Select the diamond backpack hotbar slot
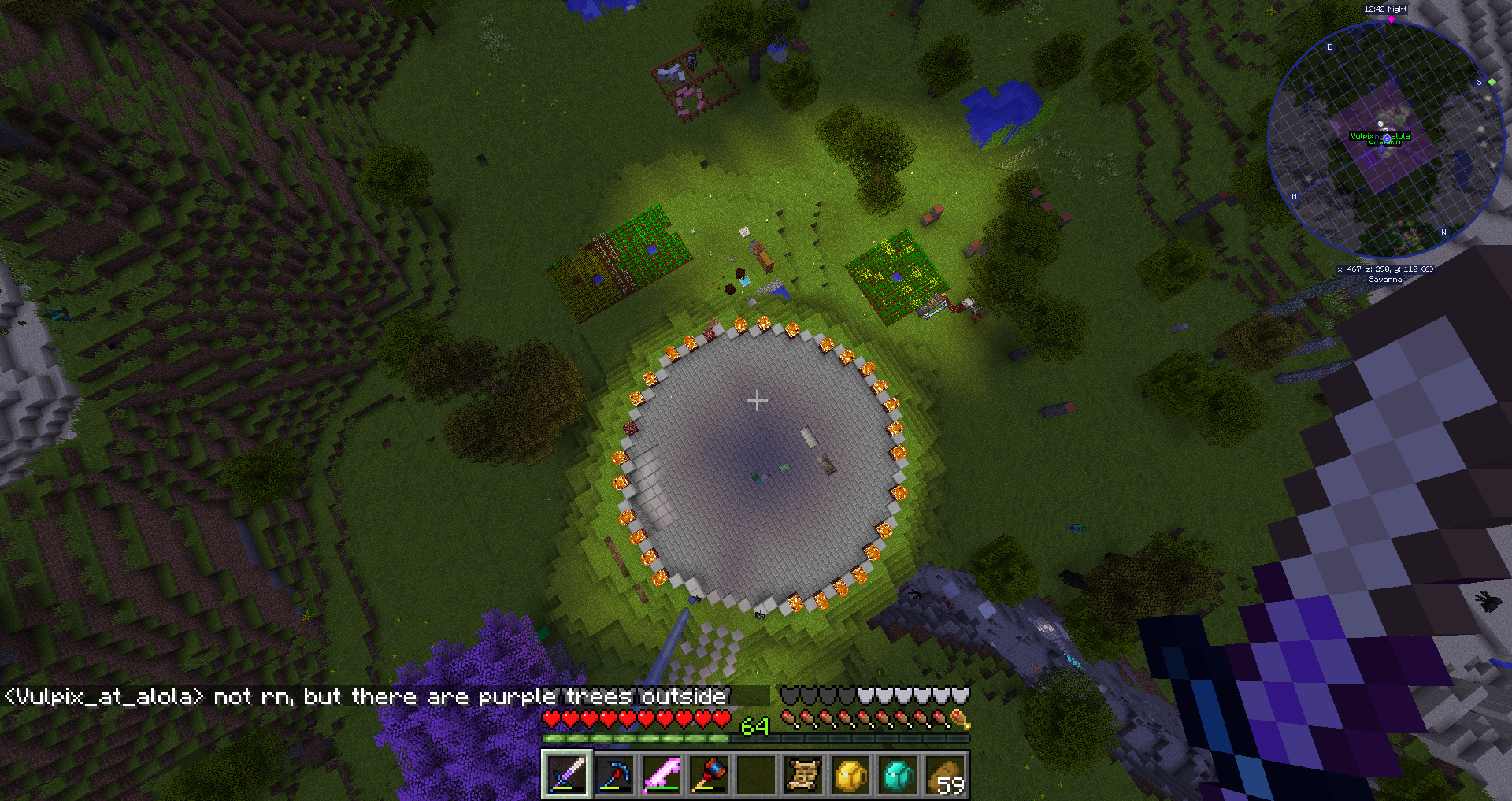The image size is (1512, 801). click(898, 775)
